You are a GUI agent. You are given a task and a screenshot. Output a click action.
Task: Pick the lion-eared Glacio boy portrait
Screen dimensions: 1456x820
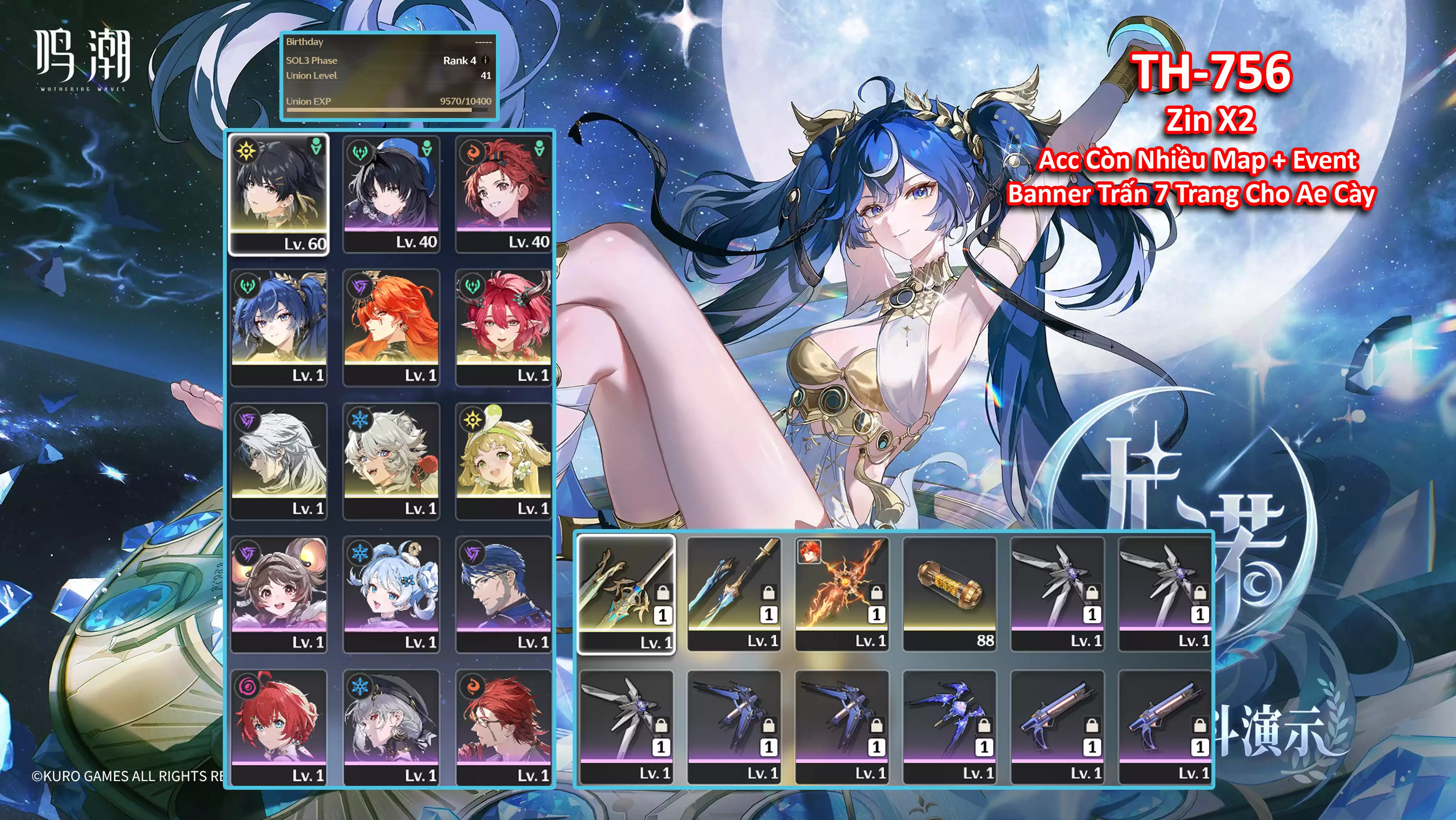[391, 460]
